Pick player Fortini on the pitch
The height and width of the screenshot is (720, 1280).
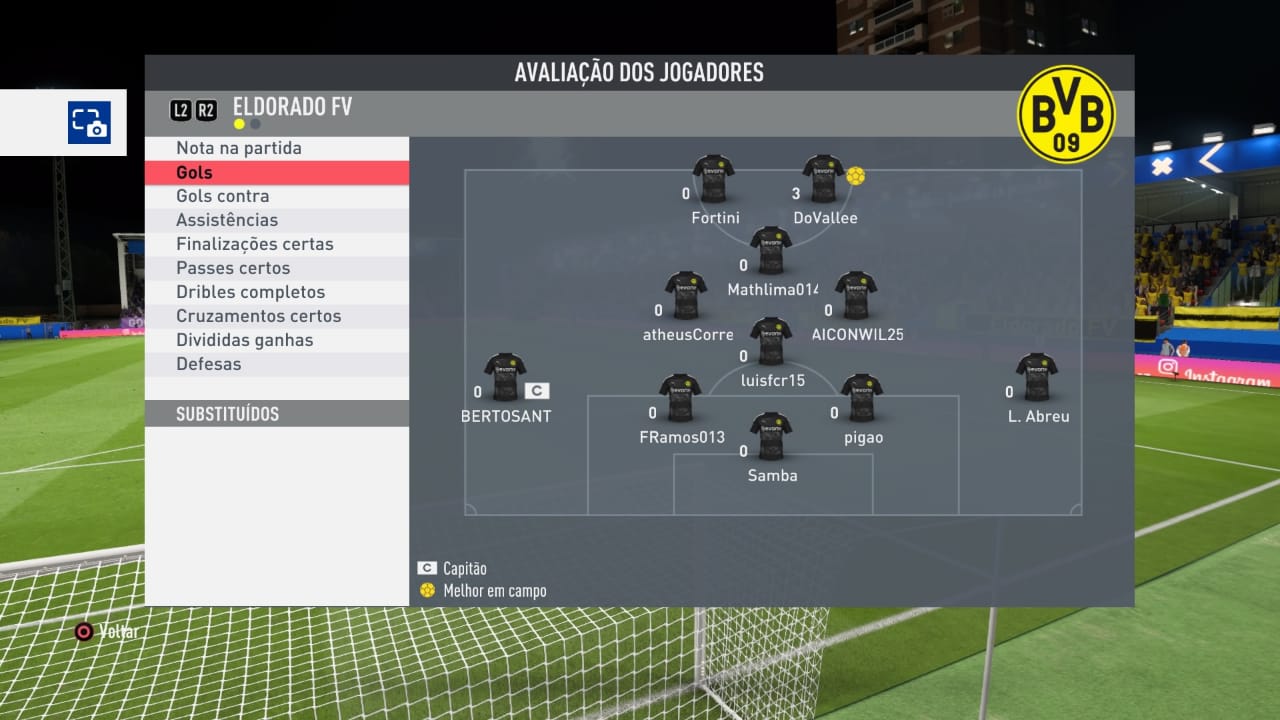point(714,178)
